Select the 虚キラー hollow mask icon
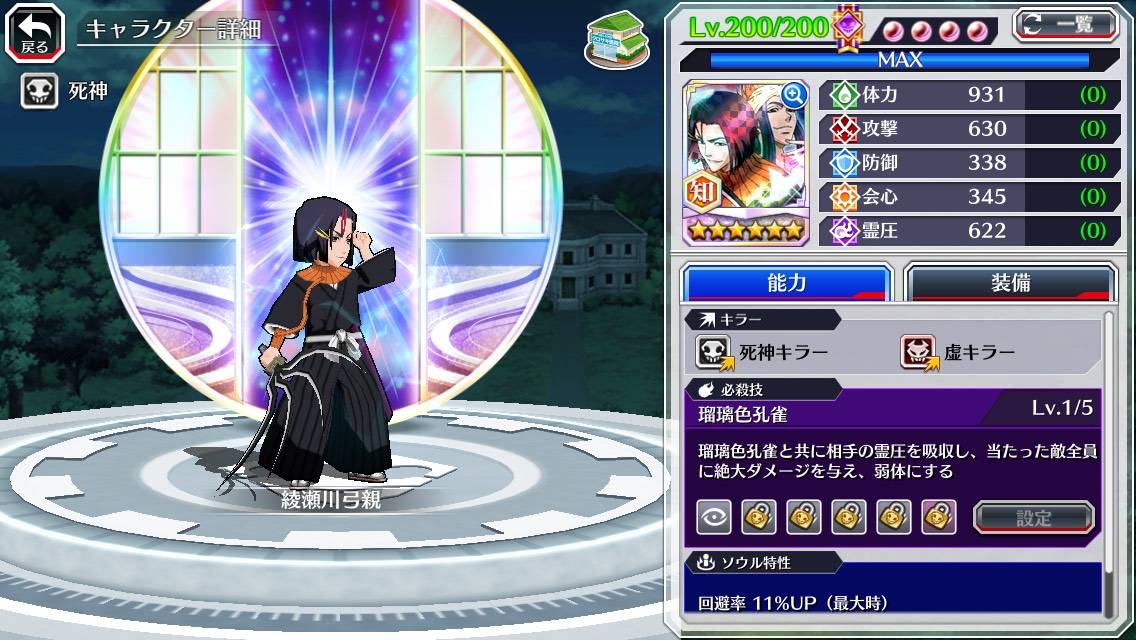 [x=918, y=351]
